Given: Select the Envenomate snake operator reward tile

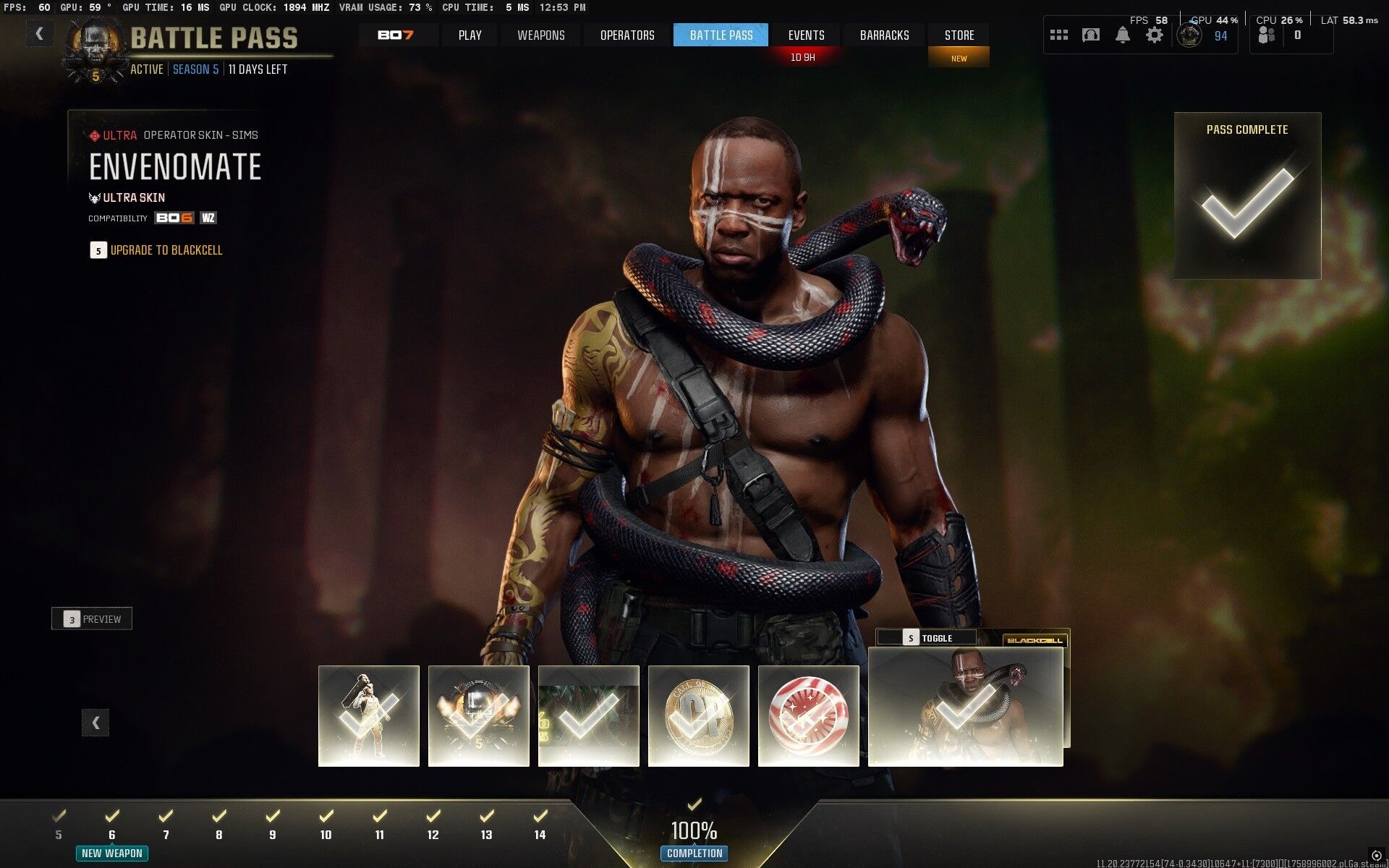Looking at the screenshot, I should (x=965, y=706).
